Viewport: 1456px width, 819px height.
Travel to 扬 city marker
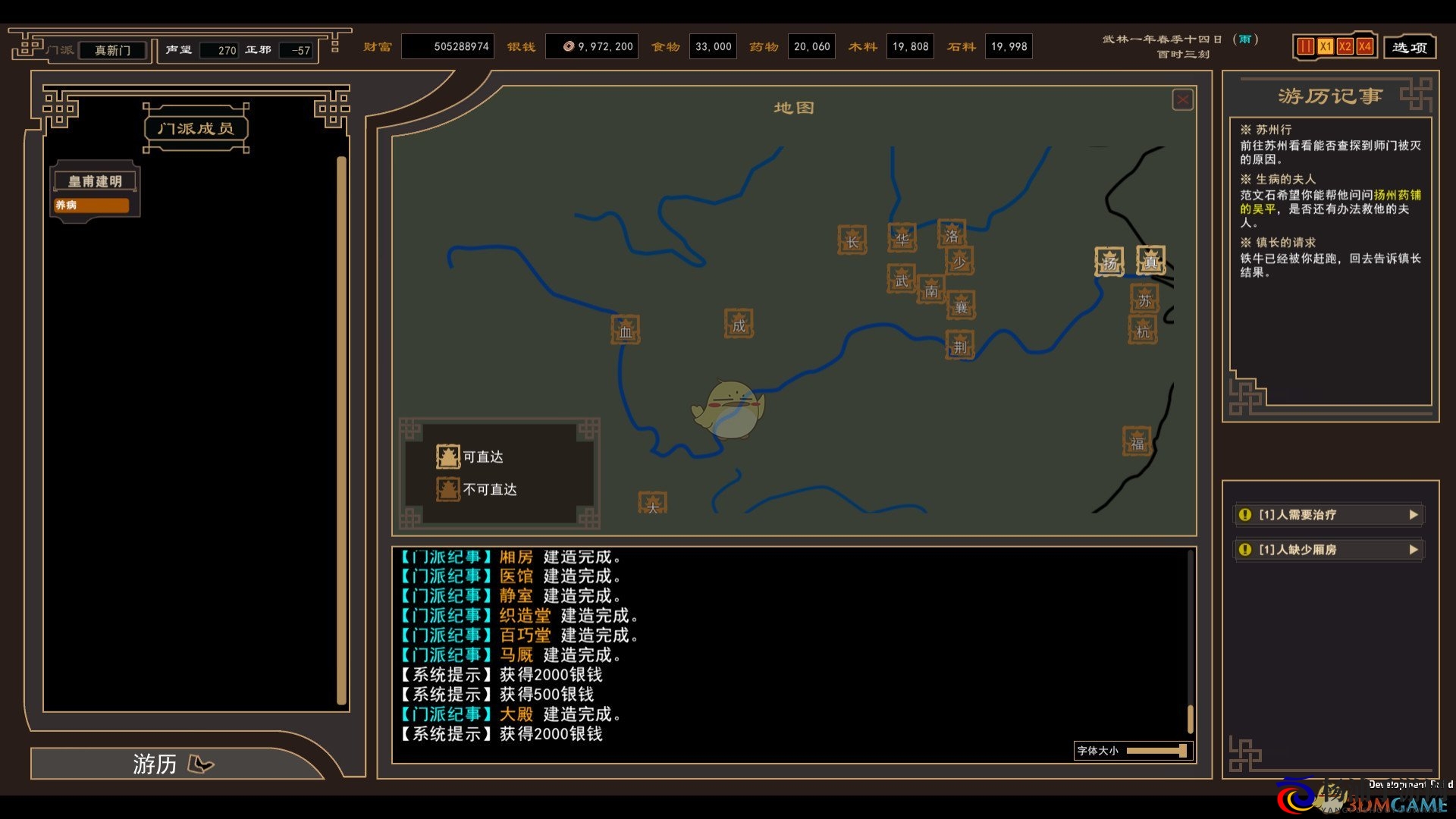1109,262
